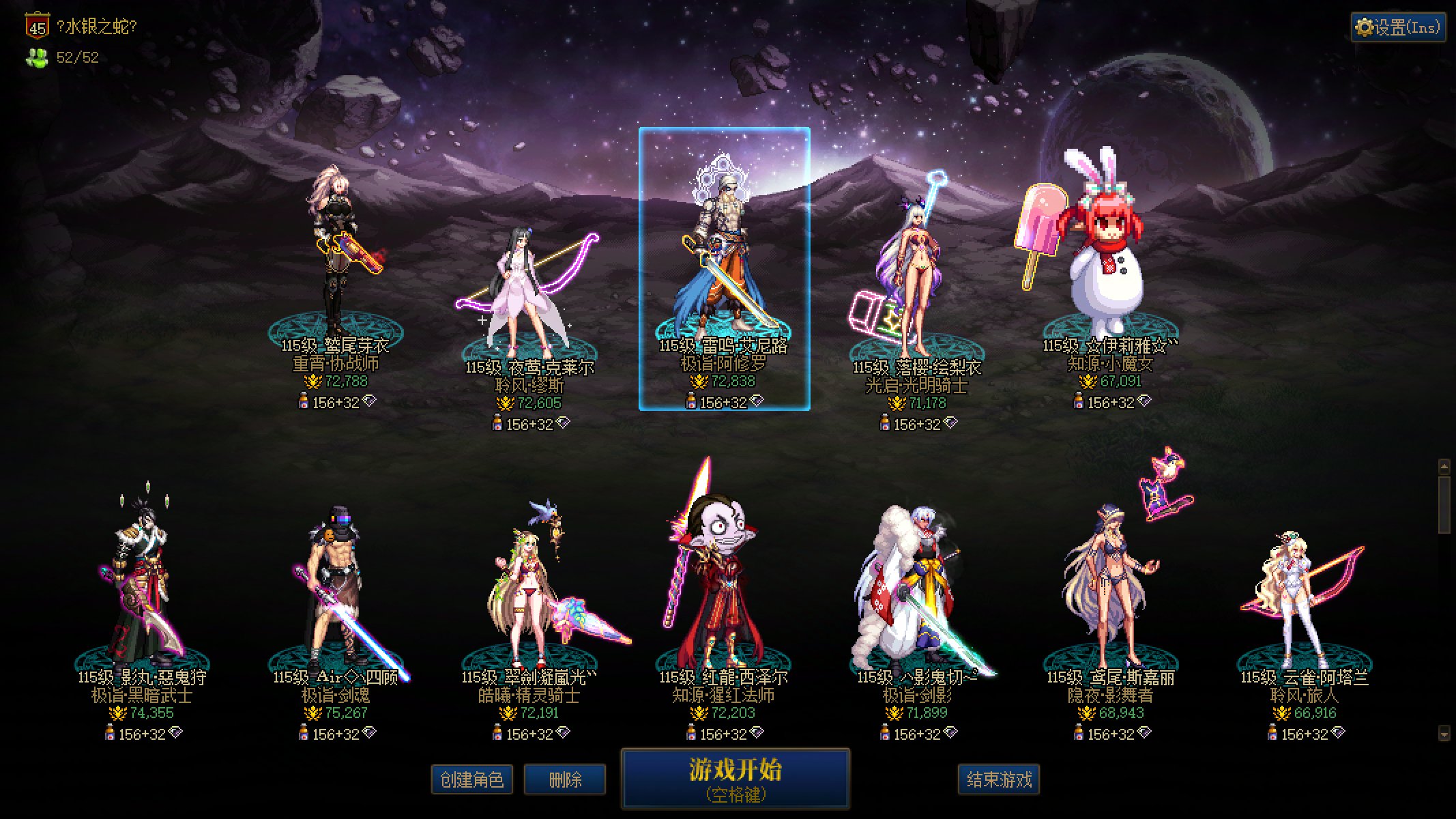This screenshot has height=819, width=1456.
Task: Click the guild name ?水银之蛇?
Action: point(97,25)
